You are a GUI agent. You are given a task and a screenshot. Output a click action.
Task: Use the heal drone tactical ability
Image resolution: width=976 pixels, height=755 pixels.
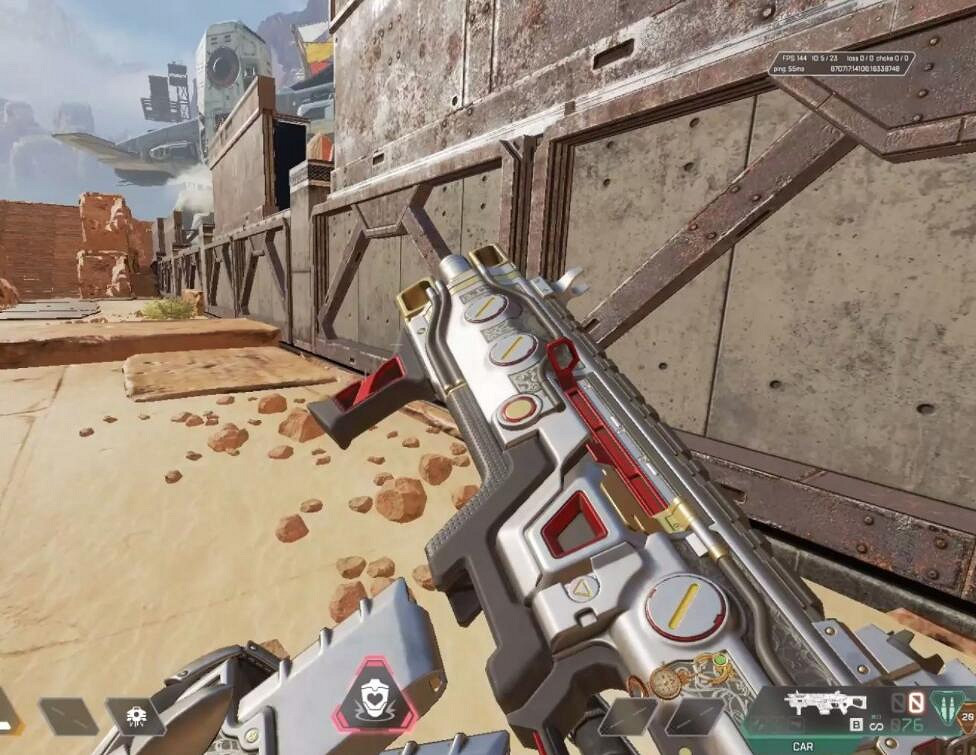[x=135, y=716]
